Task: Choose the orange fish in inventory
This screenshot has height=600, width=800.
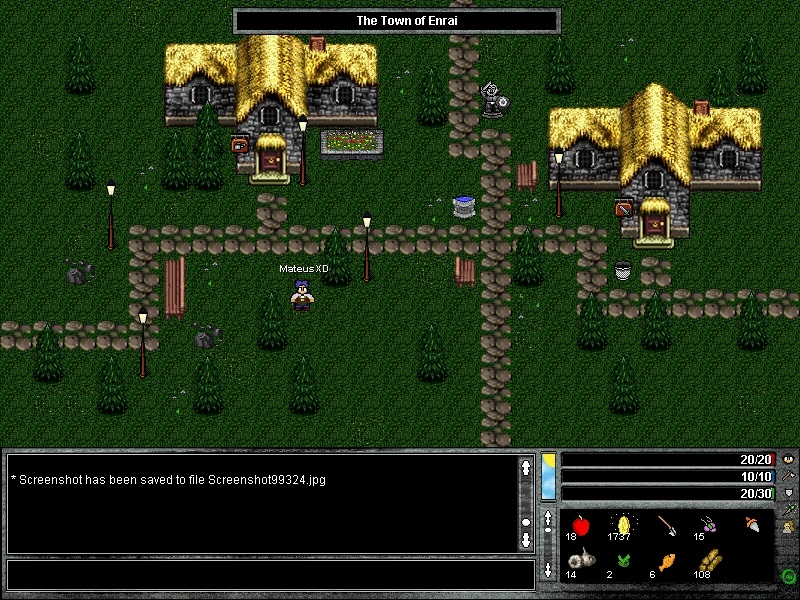Action: click(664, 563)
